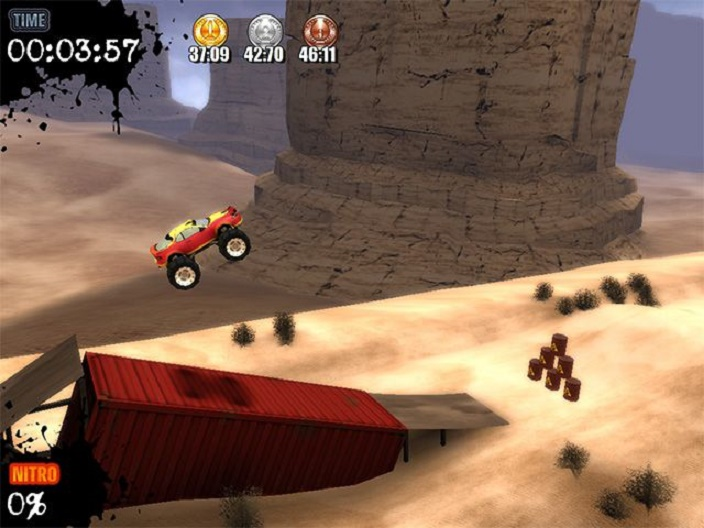Click the gold medal target time icon
The height and width of the screenshot is (528, 704).
coord(209,30)
